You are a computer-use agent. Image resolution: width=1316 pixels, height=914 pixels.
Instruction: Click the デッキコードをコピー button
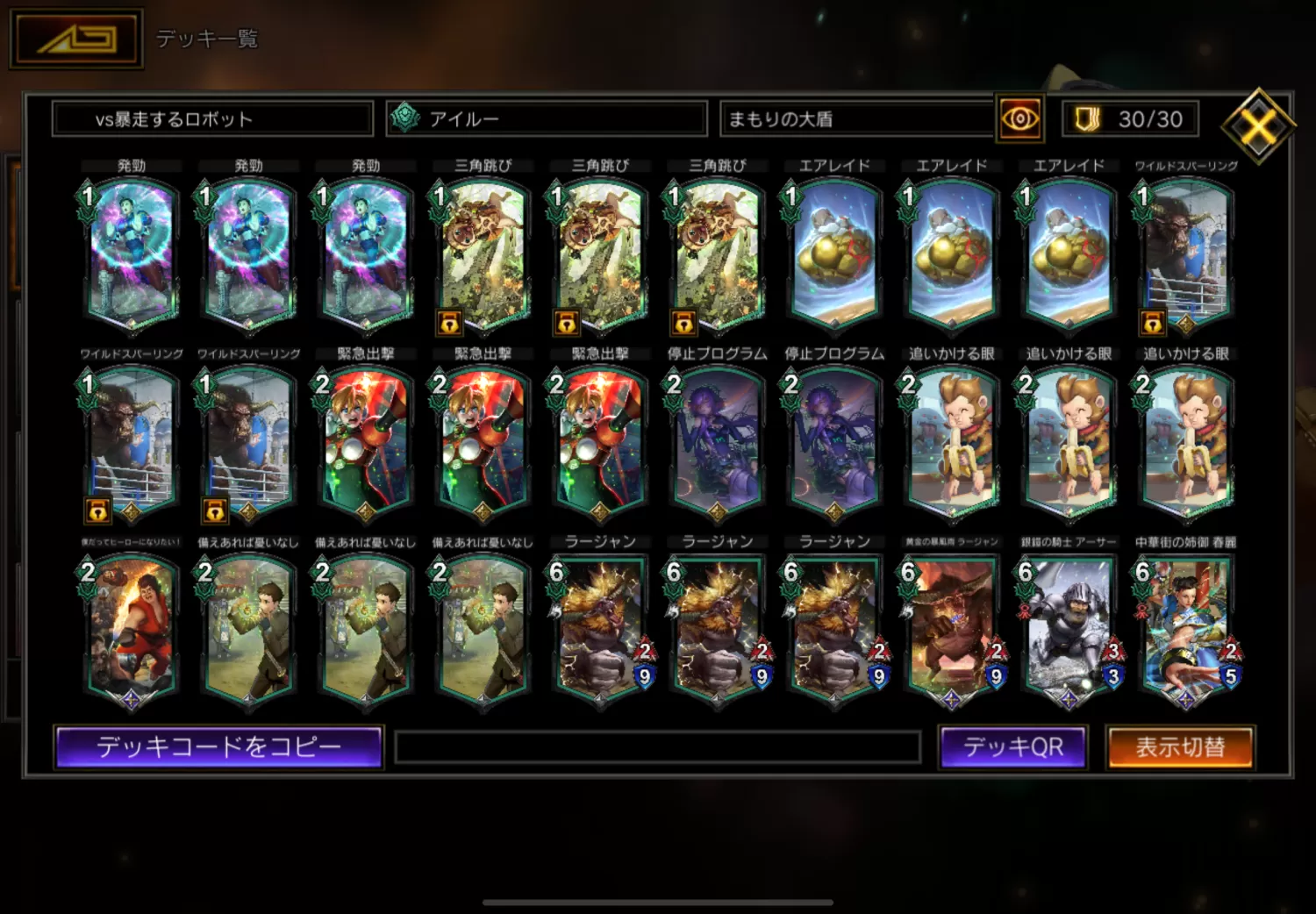click(218, 747)
